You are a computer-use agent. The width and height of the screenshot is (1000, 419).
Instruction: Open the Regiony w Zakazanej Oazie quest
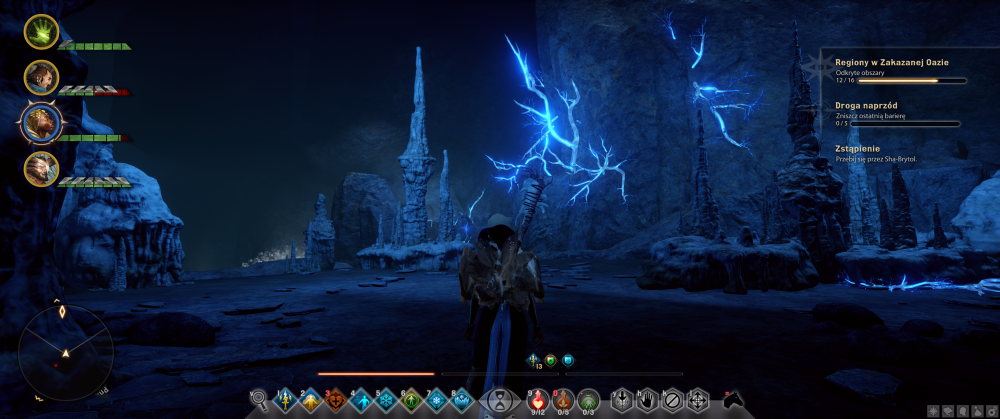click(x=891, y=62)
